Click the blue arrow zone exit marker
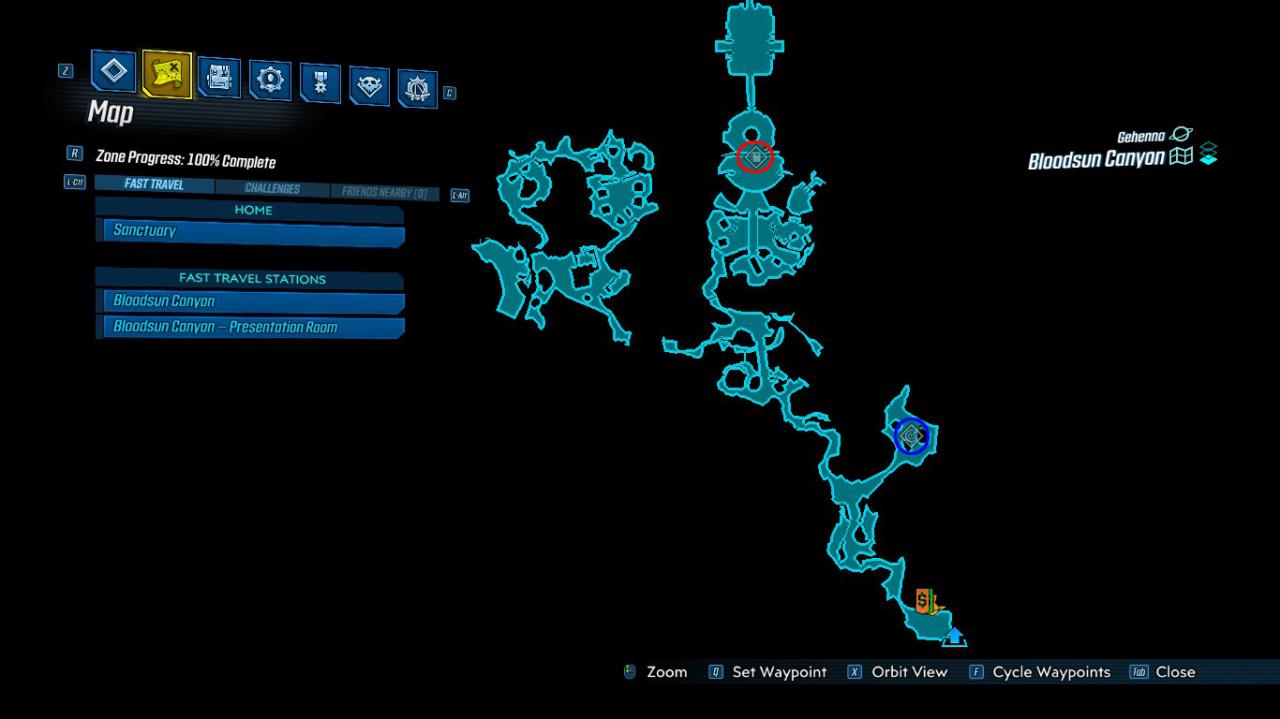1280x719 pixels. tap(954, 636)
